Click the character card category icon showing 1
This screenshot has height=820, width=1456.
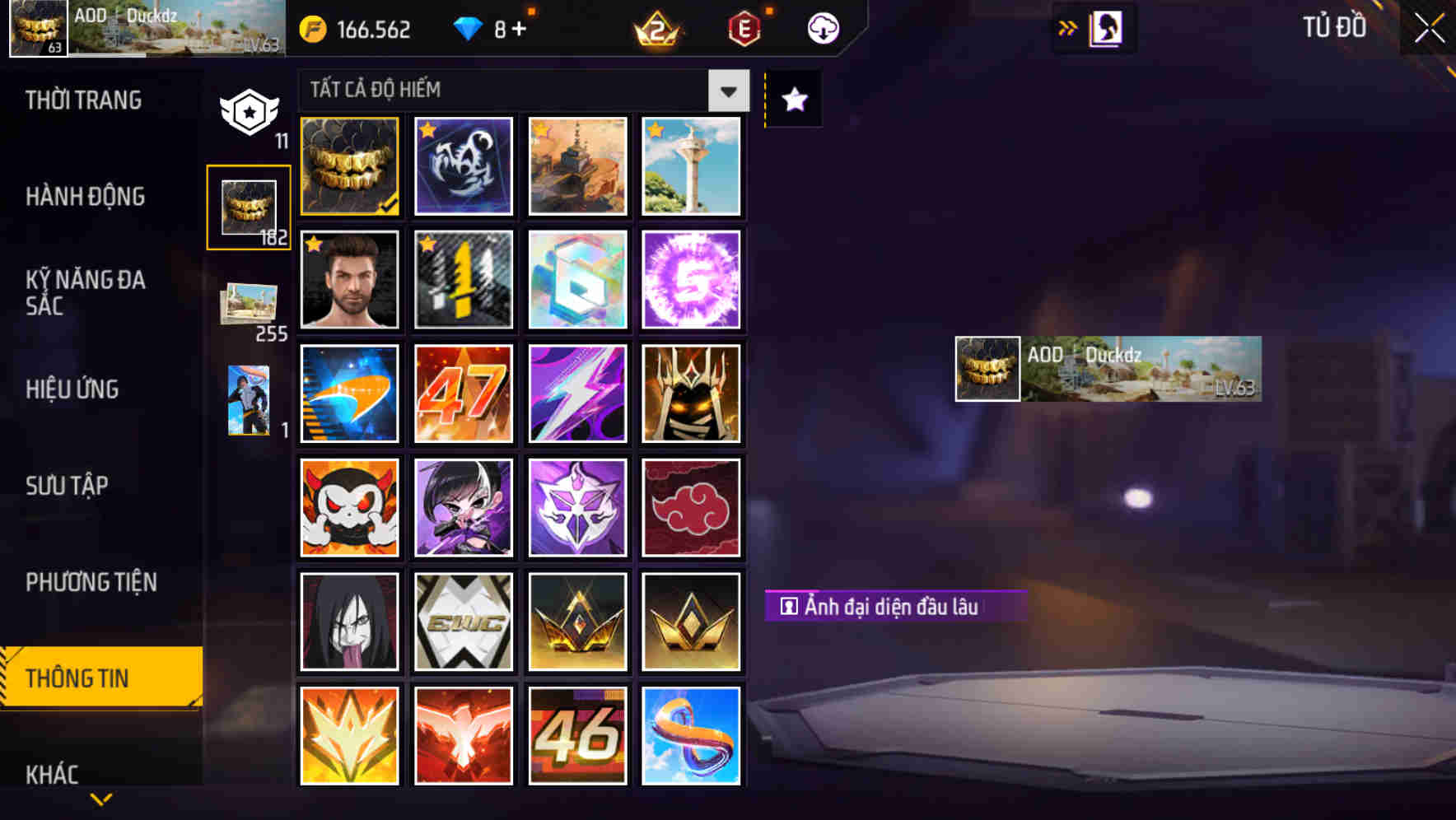coord(249,399)
